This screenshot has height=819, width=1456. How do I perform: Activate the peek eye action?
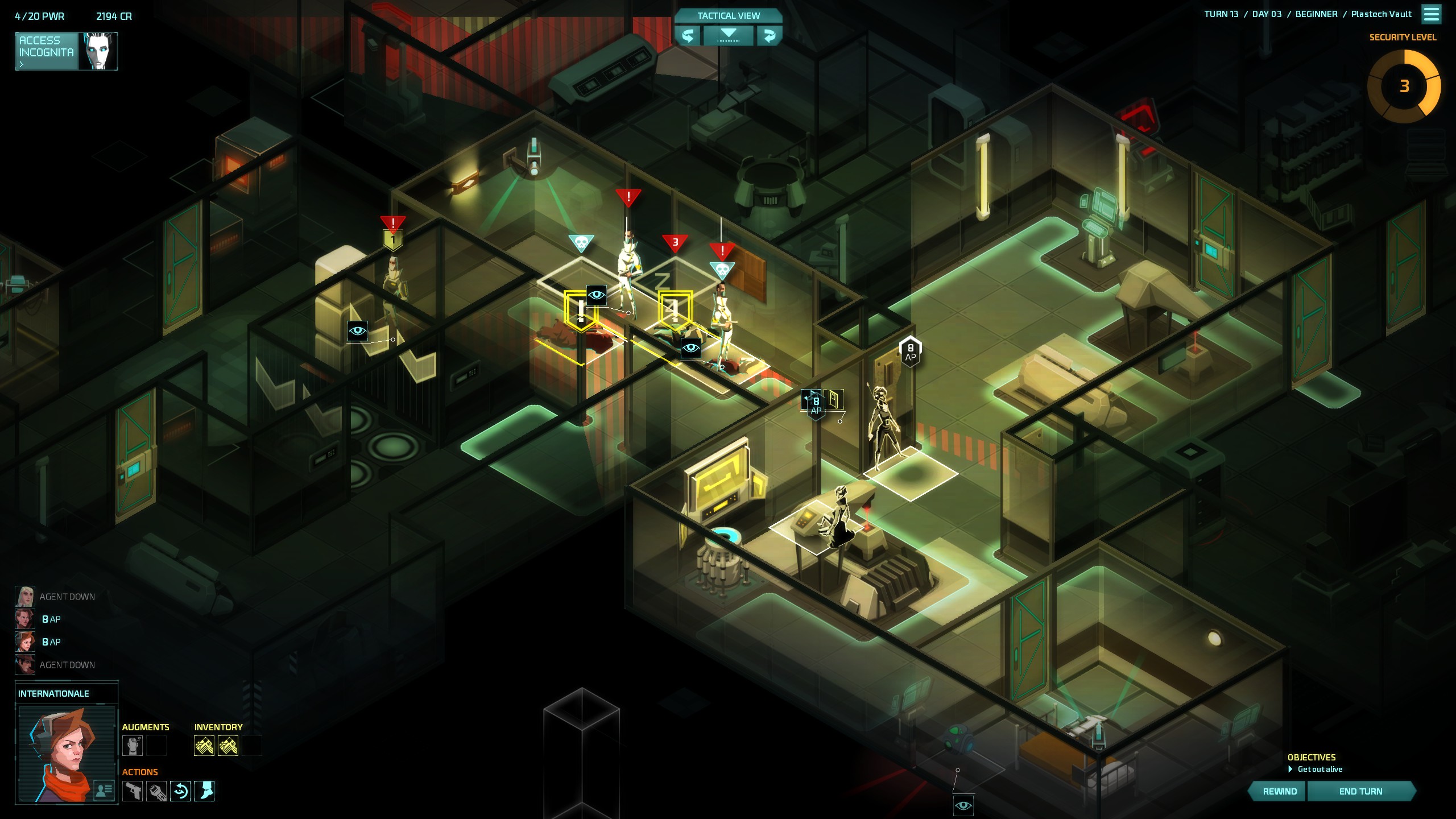coord(180,791)
